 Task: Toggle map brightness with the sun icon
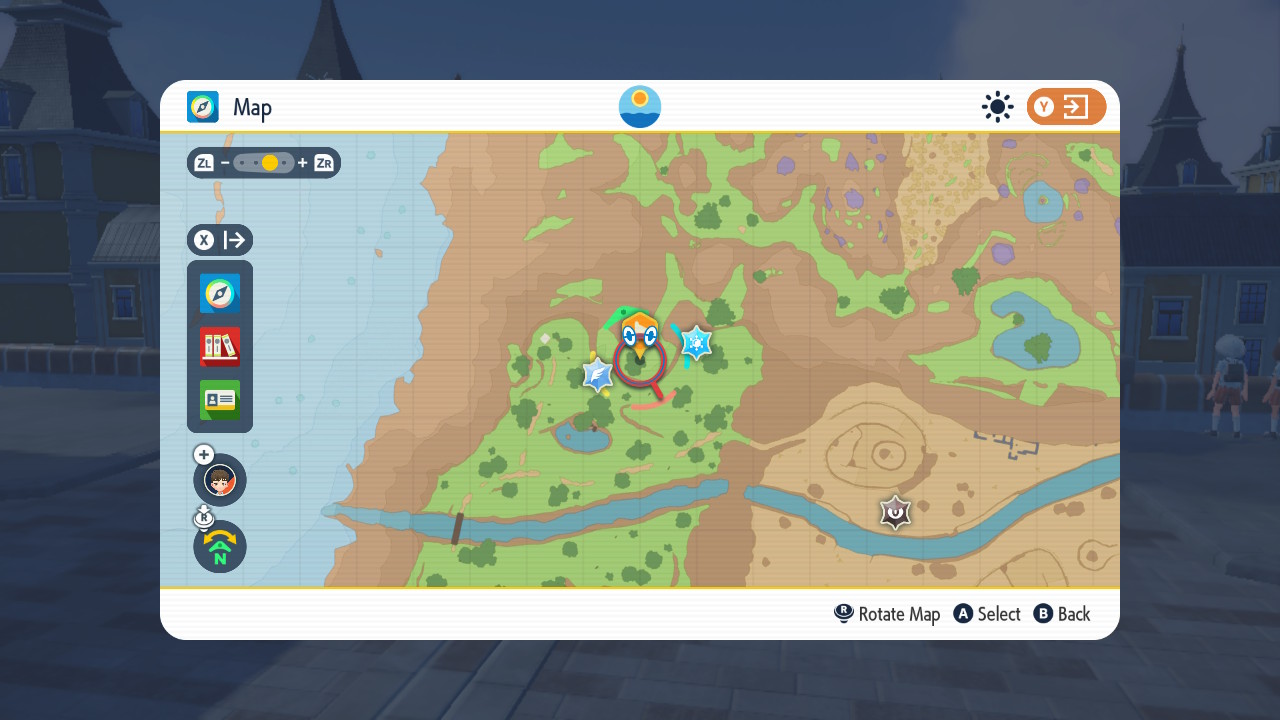[x=997, y=106]
